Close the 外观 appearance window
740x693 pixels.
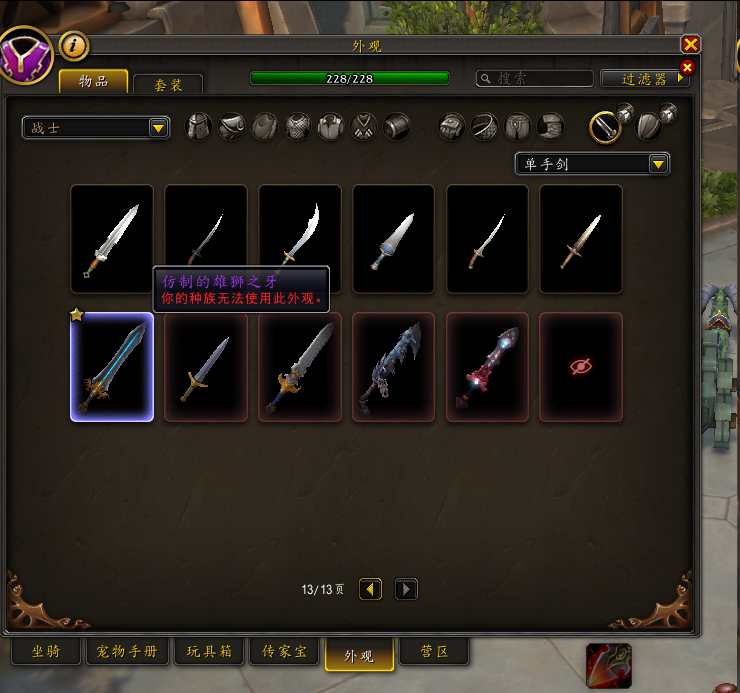(690, 45)
